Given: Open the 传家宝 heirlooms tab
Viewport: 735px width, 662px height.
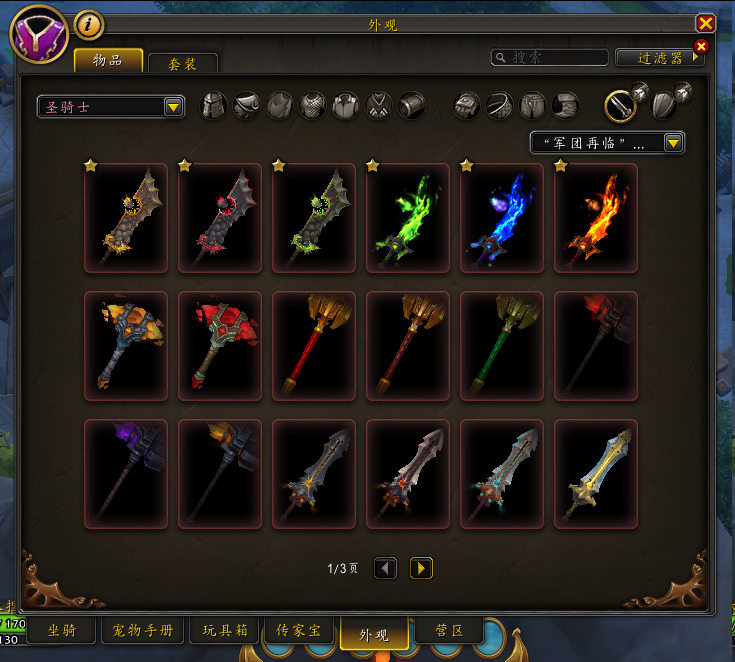Looking at the screenshot, I should coord(299,631).
